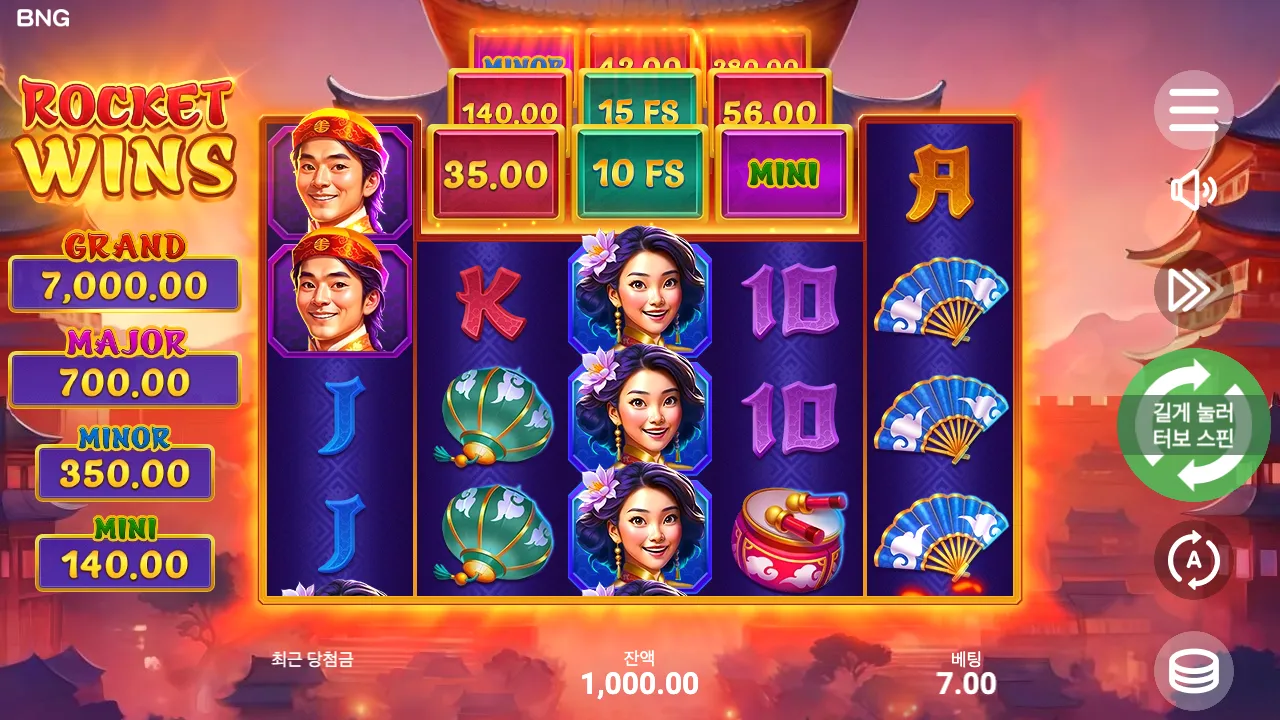Toggle the sound speaker icon

(x=1193, y=190)
